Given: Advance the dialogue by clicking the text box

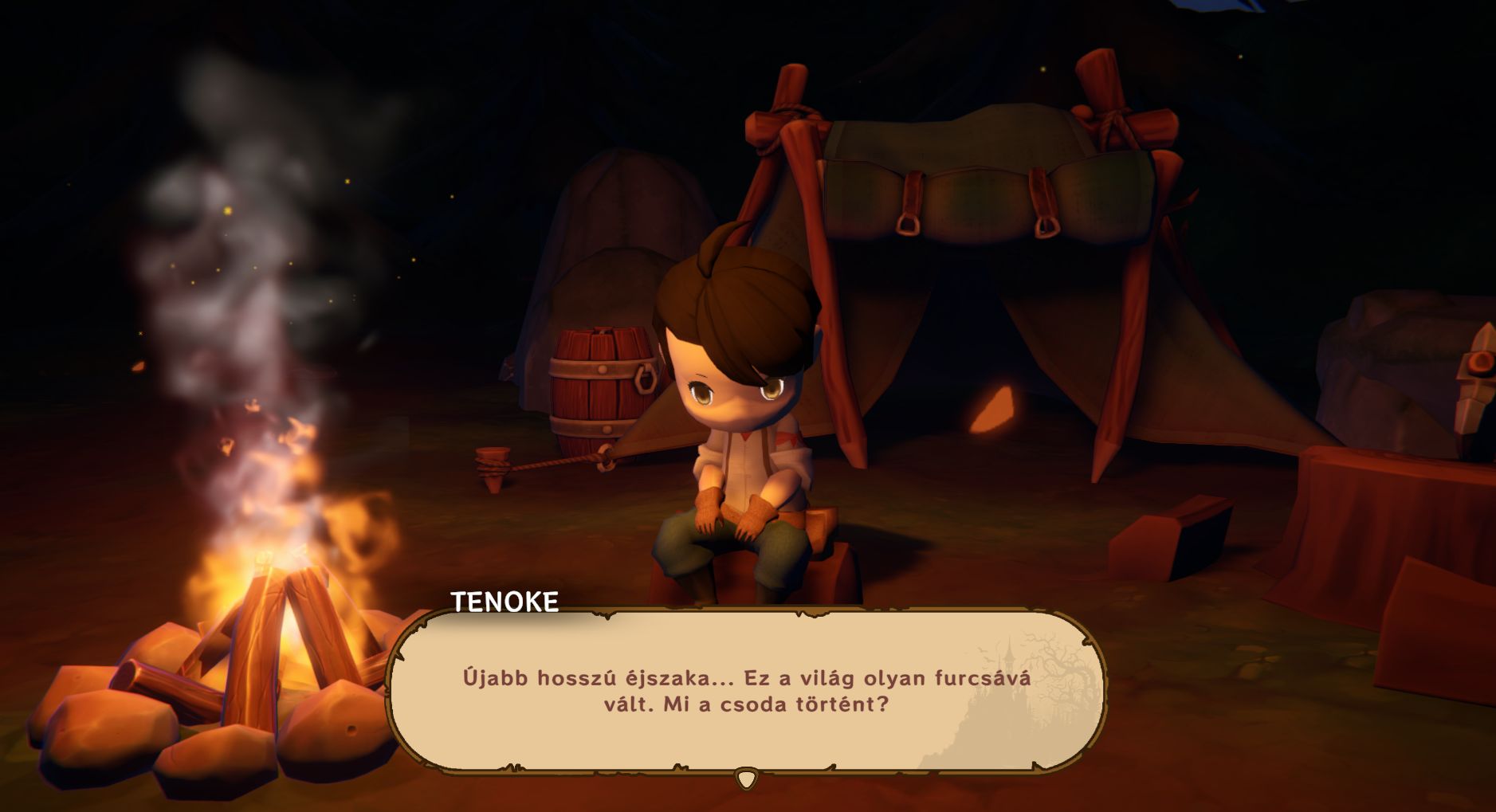Looking at the screenshot, I should coord(746,691).
